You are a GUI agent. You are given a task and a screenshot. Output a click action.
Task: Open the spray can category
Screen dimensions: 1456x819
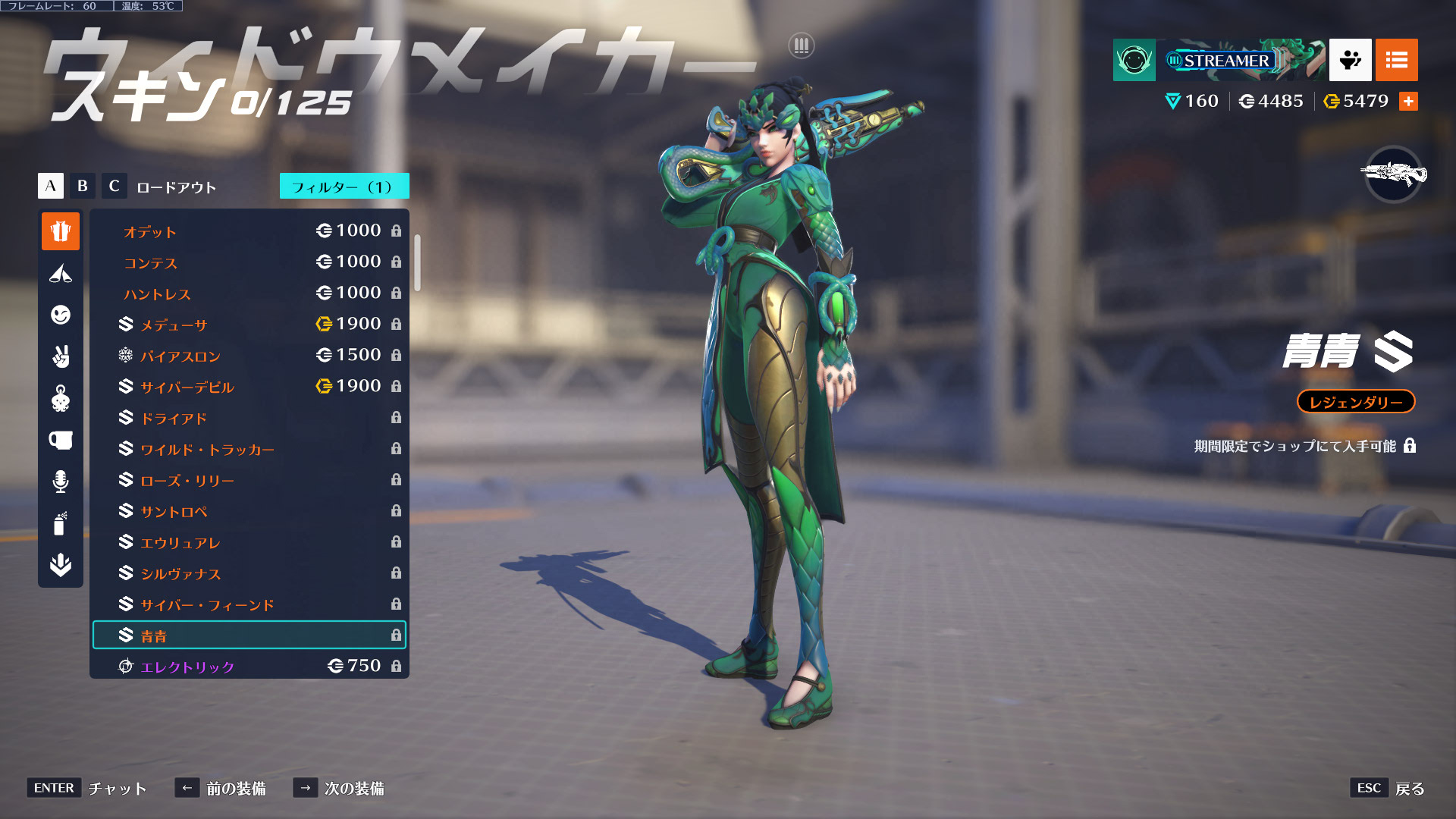click(x=61, y=523)
